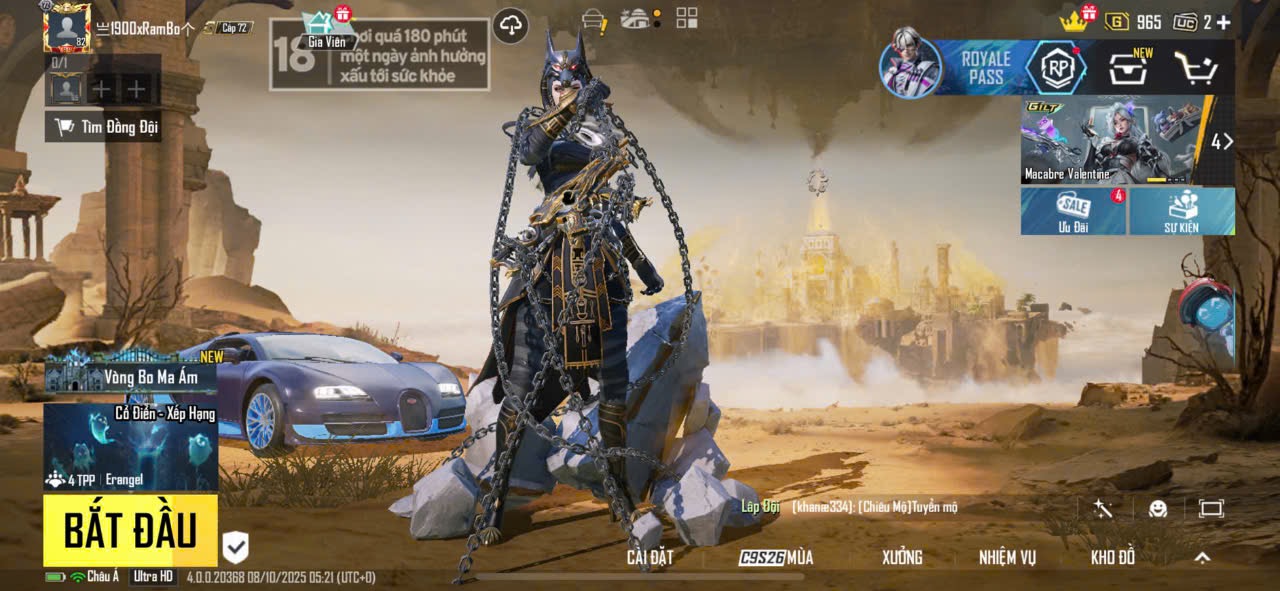The image size is (1280, 591).
Task: Expand the bottom menu with the up arrow
Action: tap(1202, 558)
